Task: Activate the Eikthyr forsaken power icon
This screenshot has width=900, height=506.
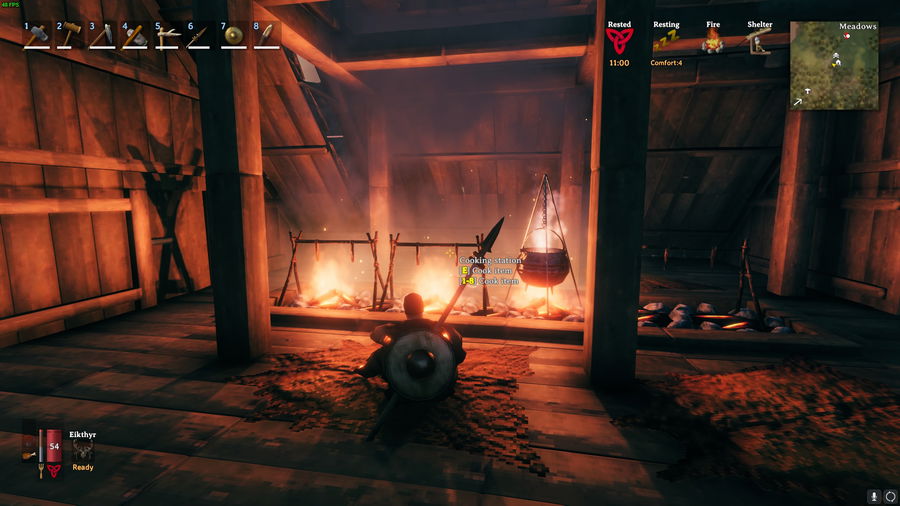Action: [x=83, y=450]
